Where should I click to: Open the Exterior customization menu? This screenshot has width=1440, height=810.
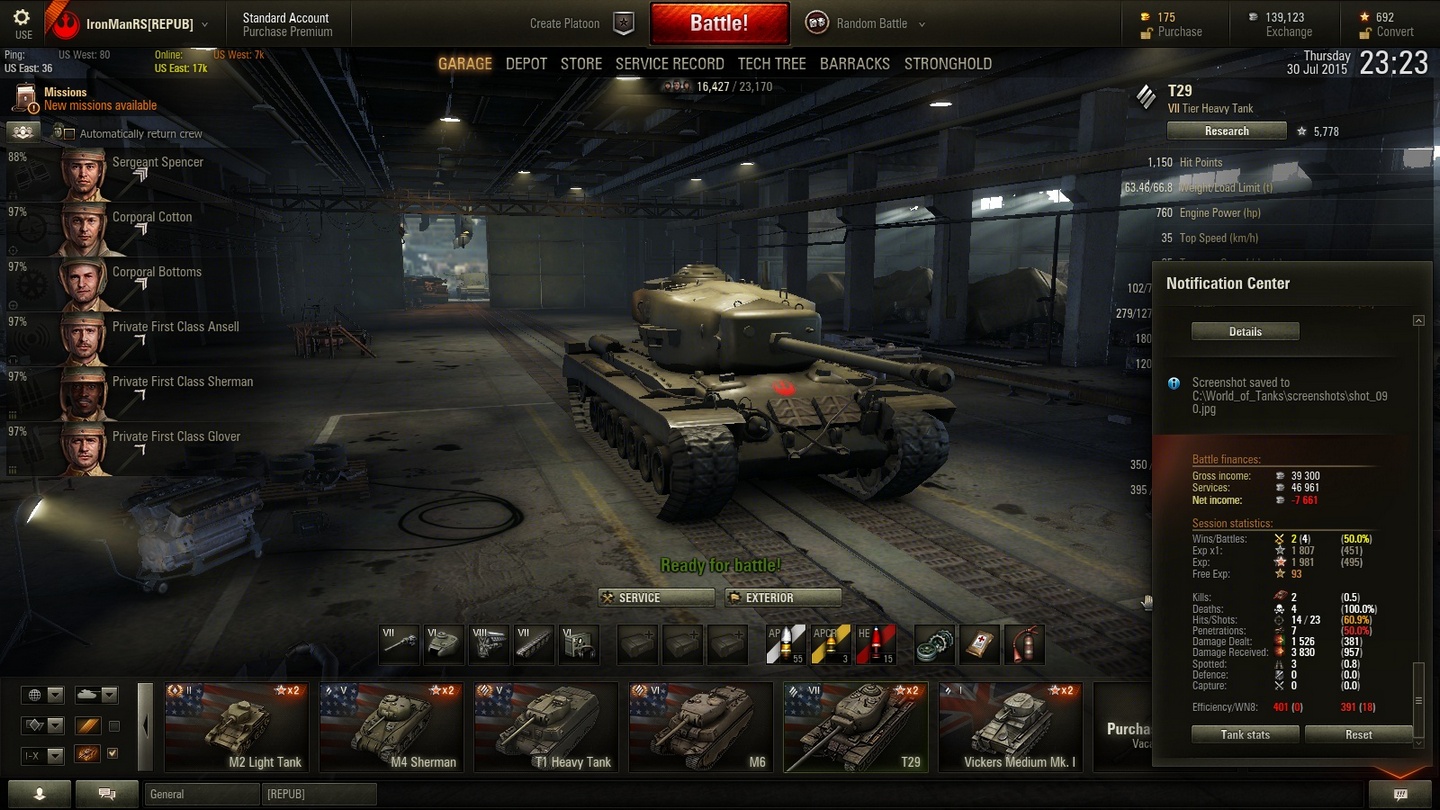(x=783, y=598)
